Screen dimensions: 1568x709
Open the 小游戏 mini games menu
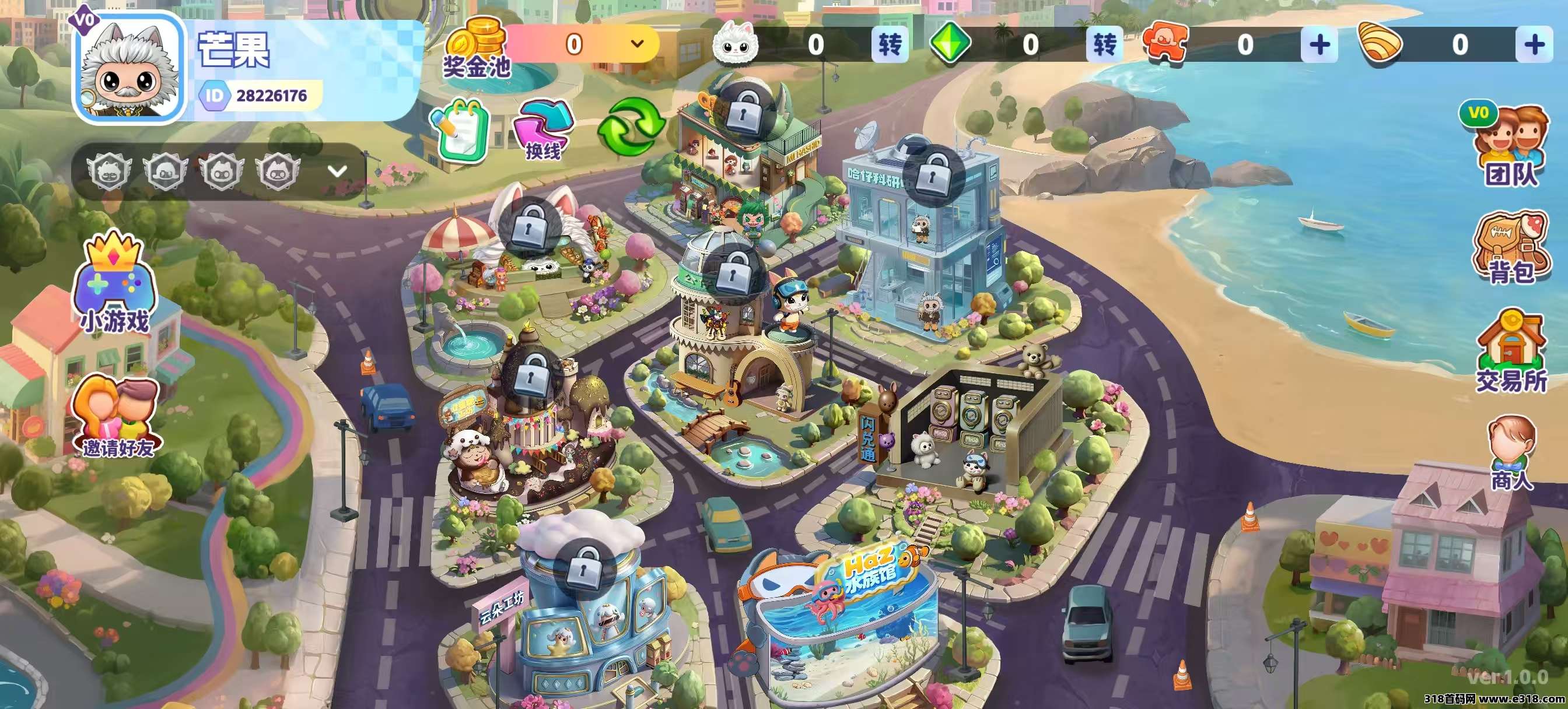pos(115,284)
